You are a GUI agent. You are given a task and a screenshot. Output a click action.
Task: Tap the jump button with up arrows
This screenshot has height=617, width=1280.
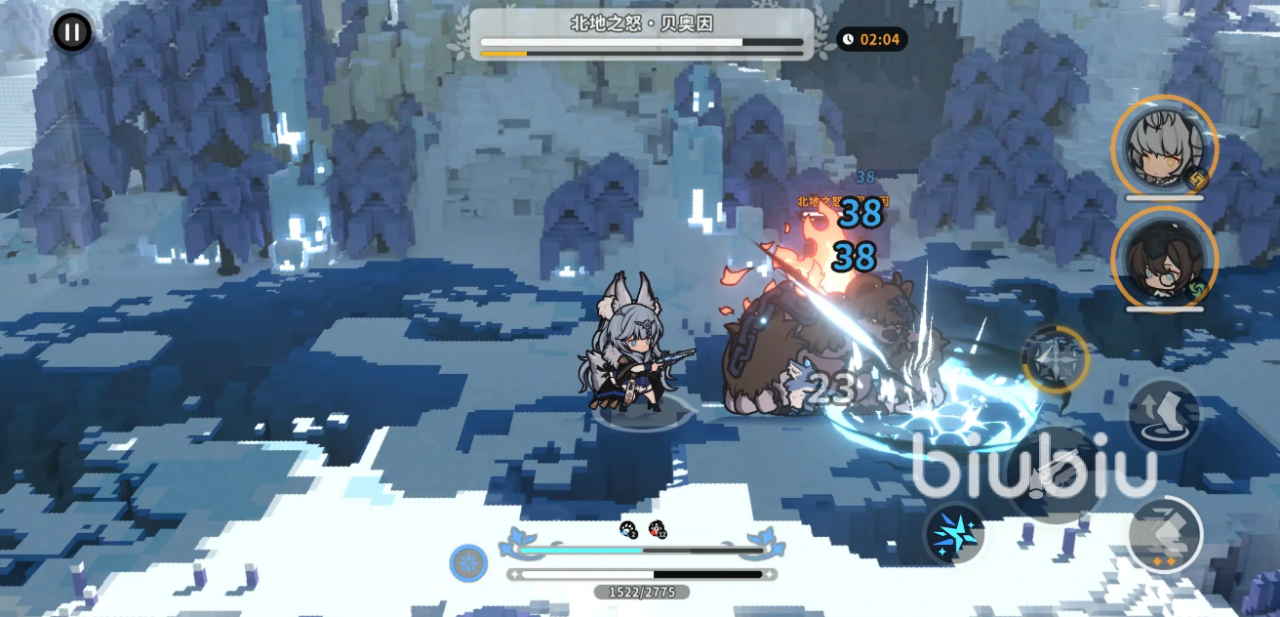[x=1164, y=415]
